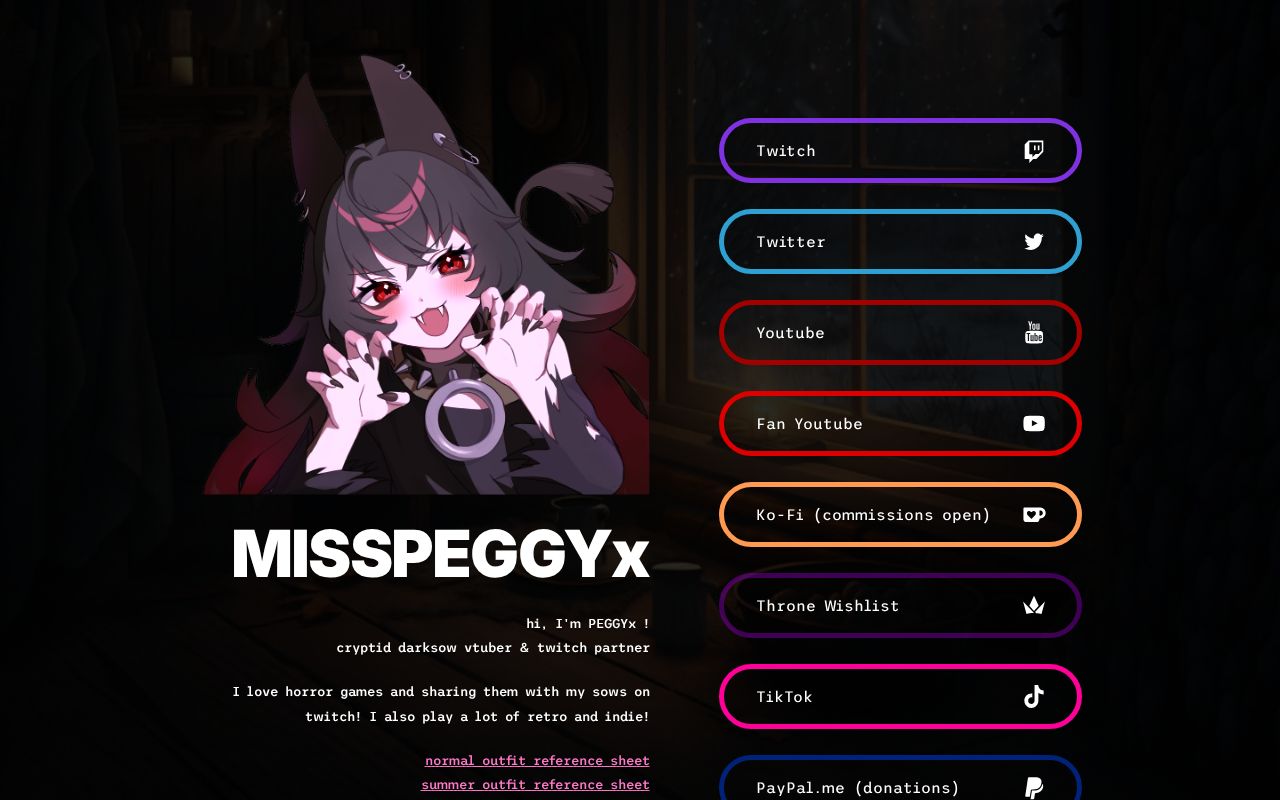Click the Throne crown icon
This screenshot has height=800, width=1280.
(1033, 605)
